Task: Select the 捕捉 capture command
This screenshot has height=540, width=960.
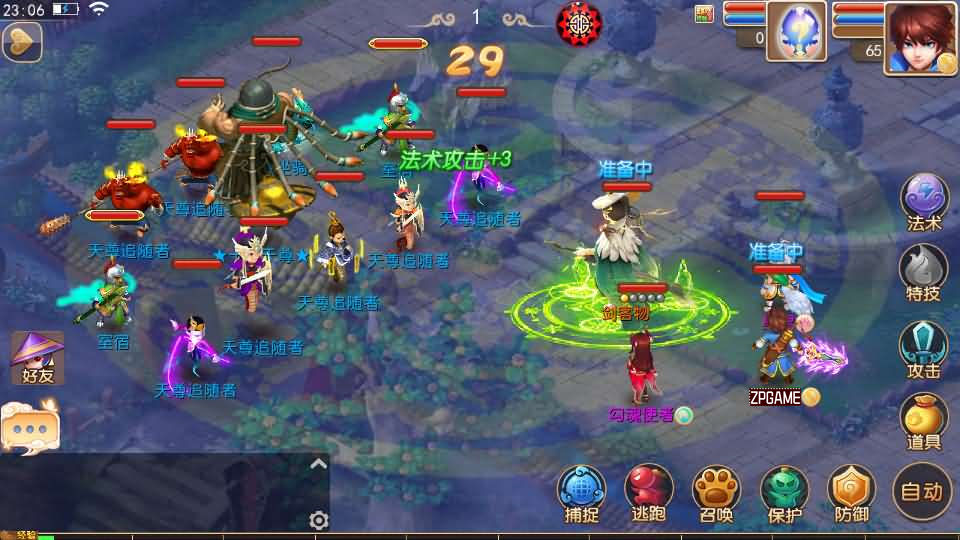Action: [x=582, y=493]
